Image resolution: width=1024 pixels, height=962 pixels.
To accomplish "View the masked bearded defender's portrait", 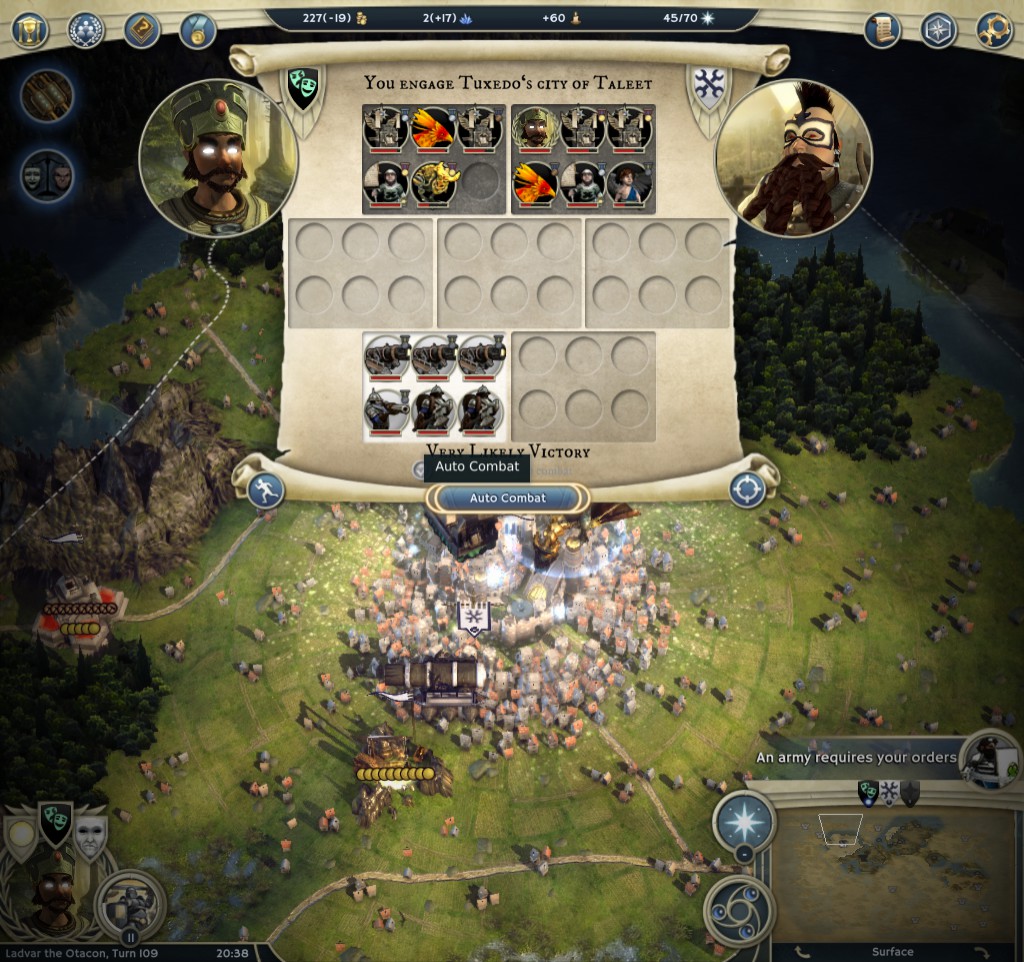I will [x=793, y=158].
